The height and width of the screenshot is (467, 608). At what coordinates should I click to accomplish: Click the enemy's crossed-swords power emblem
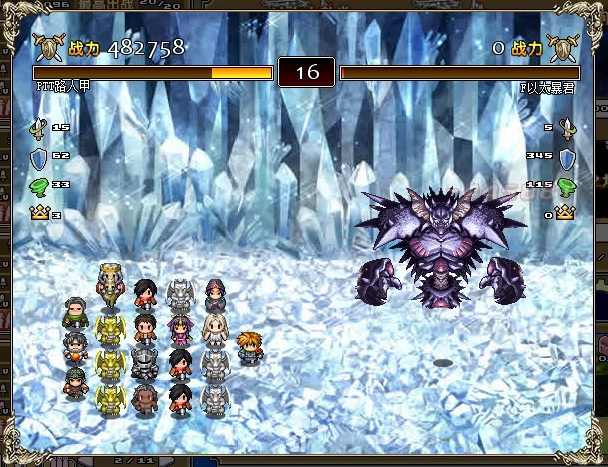click(x=558, y=47)
